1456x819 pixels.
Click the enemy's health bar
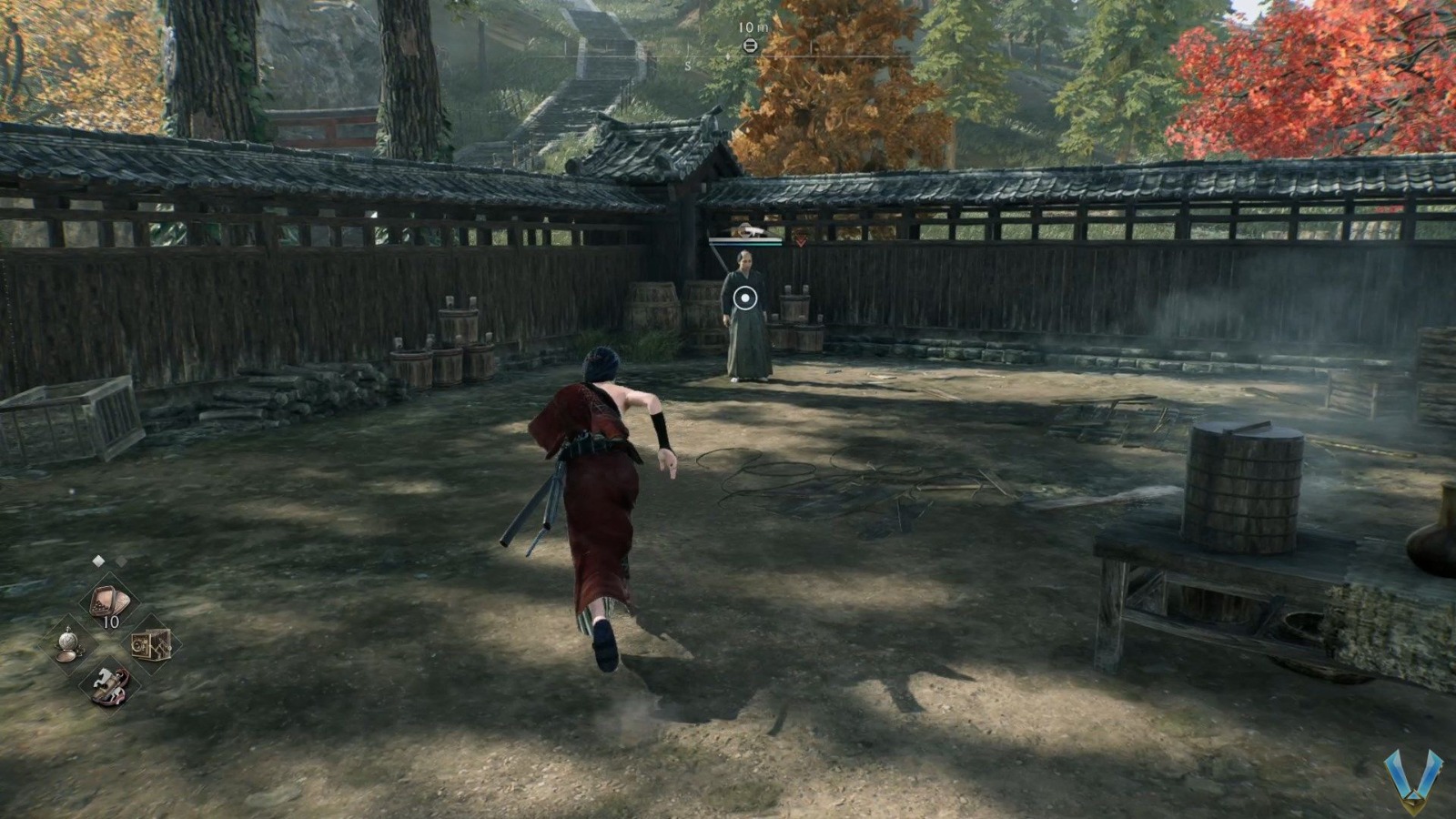(x=746, y=240)
